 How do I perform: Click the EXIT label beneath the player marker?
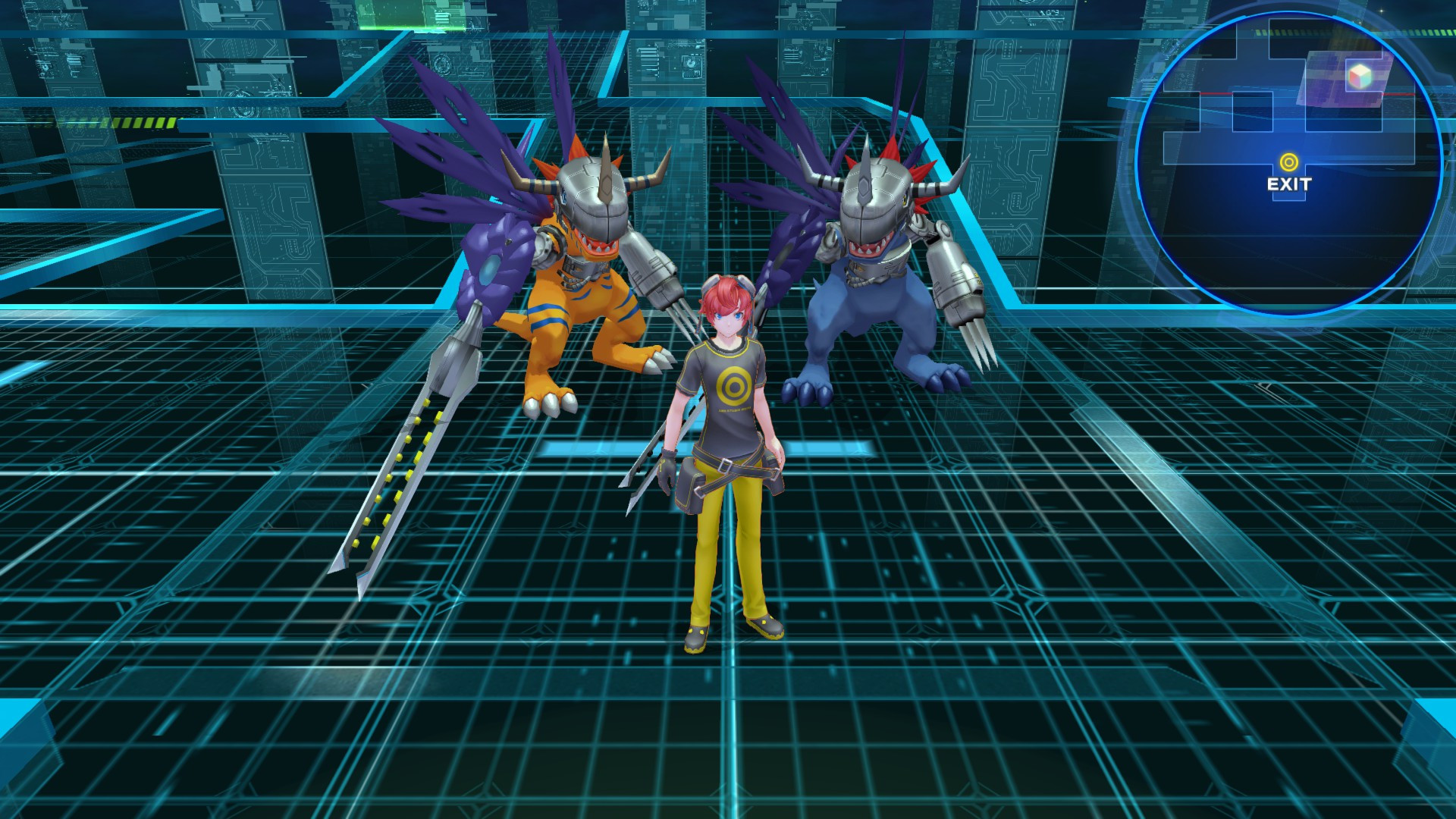[x=1289, y=184]
